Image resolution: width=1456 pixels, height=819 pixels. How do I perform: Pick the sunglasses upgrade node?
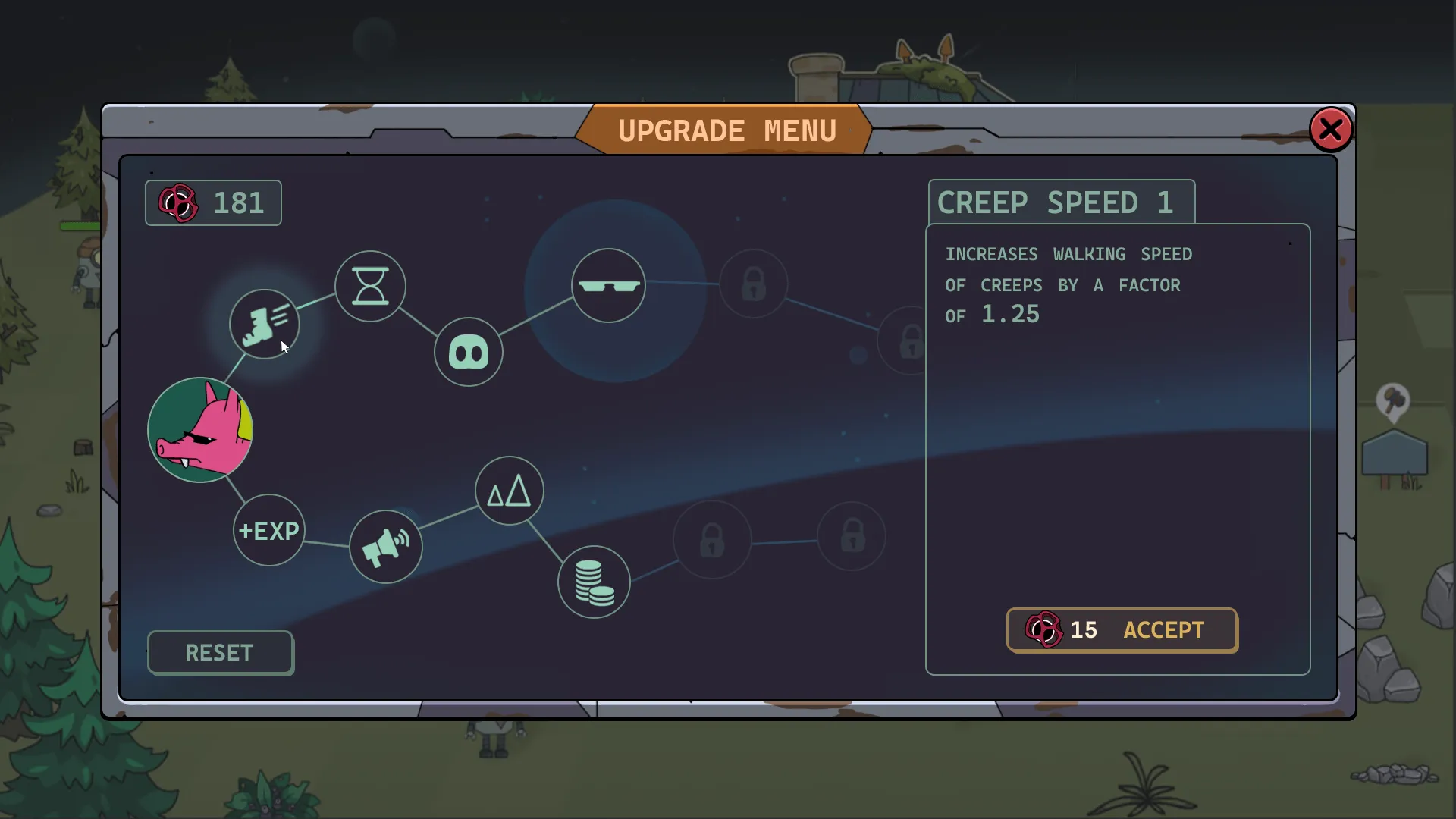click(x=608, y=286)
